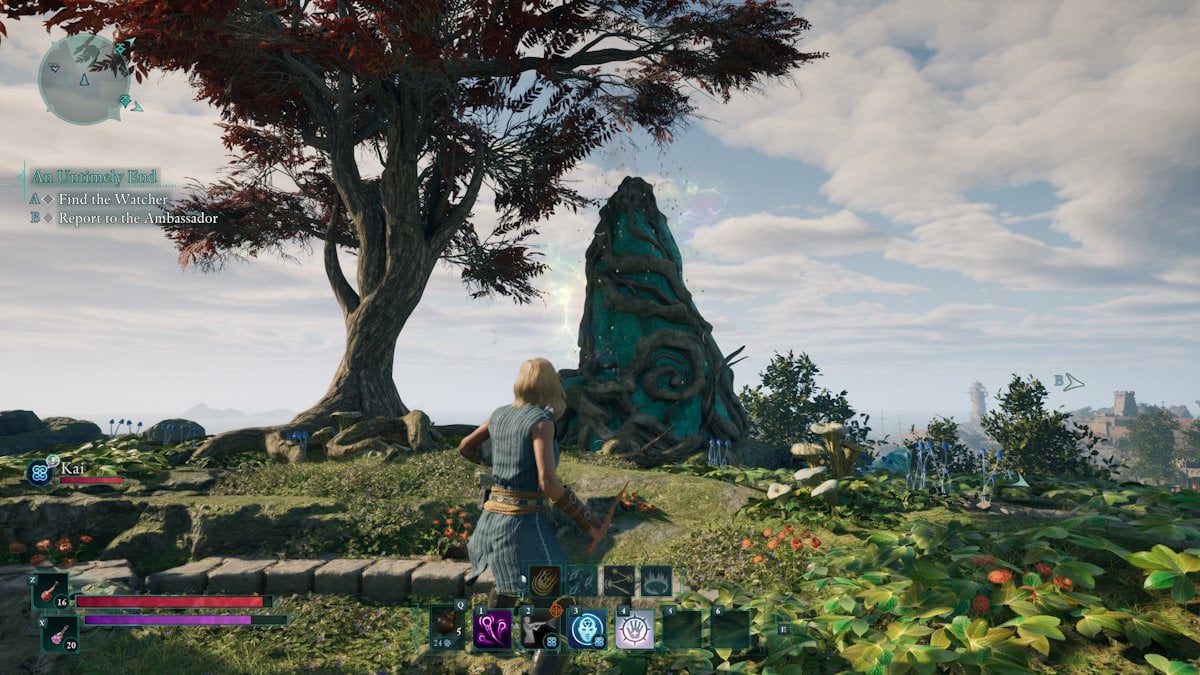Screen dimensions: 1200x675
Task: Activate the purple swirling wisps ability
Action: (x=493, y=629)
